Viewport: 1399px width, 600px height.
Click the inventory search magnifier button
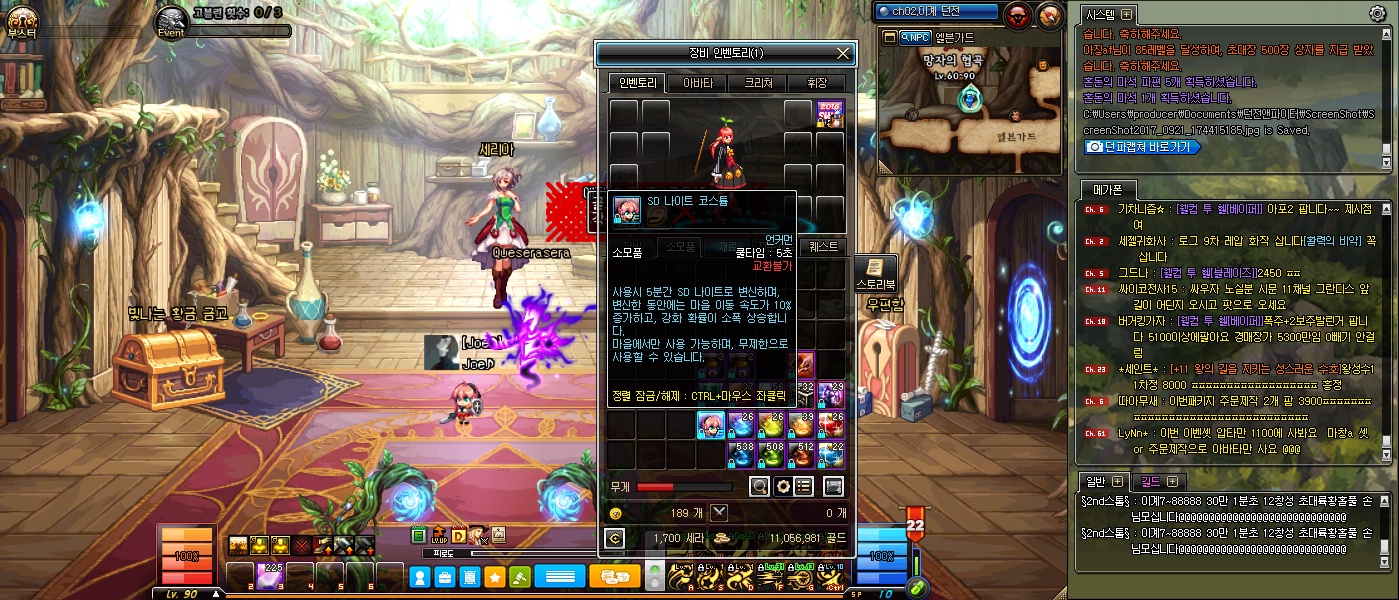(760, 487)
